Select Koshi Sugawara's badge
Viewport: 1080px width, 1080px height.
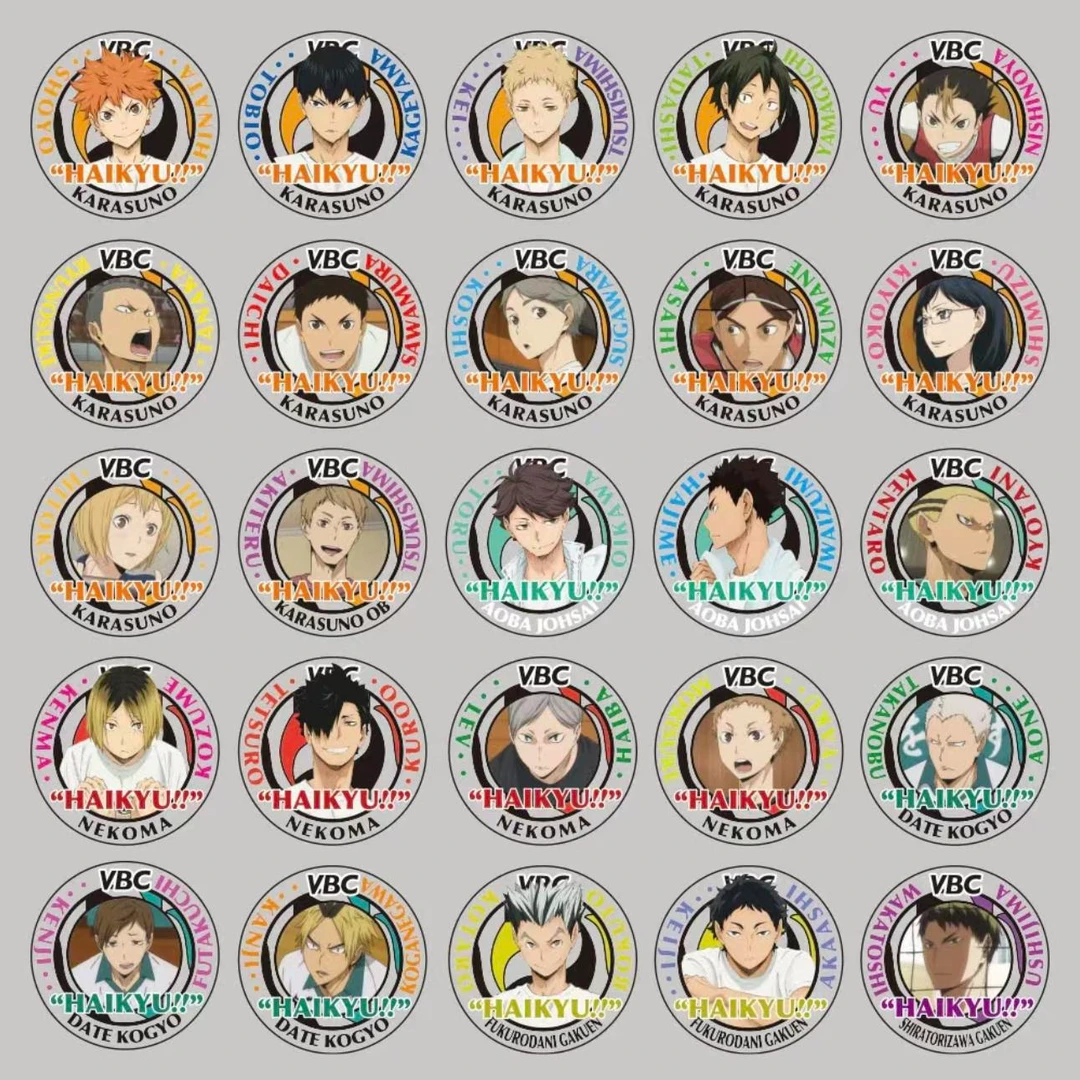[540, 333]
